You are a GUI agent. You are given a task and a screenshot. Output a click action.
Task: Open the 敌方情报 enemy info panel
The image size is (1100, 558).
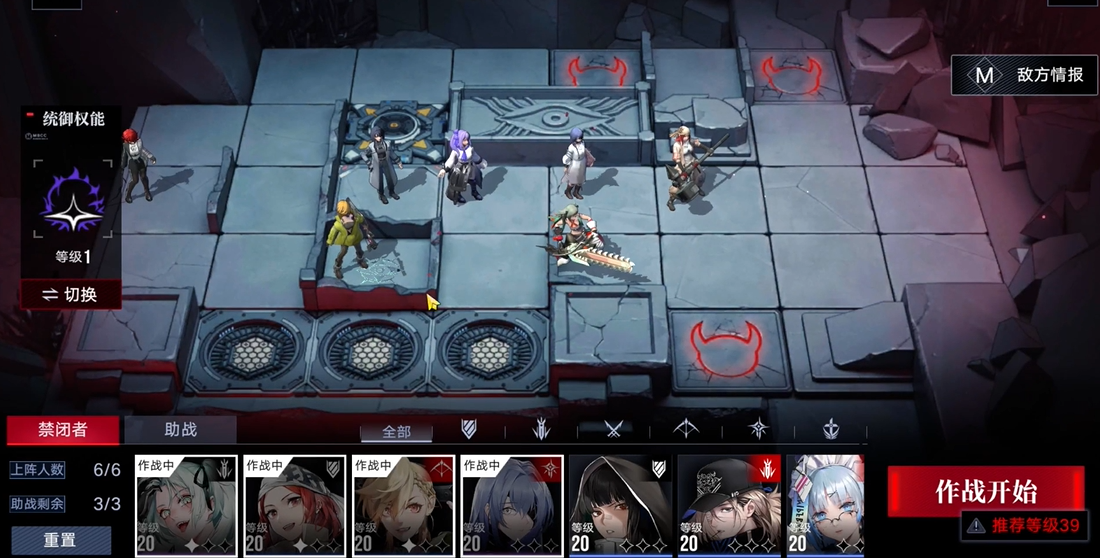click(x=1024, y=75)
